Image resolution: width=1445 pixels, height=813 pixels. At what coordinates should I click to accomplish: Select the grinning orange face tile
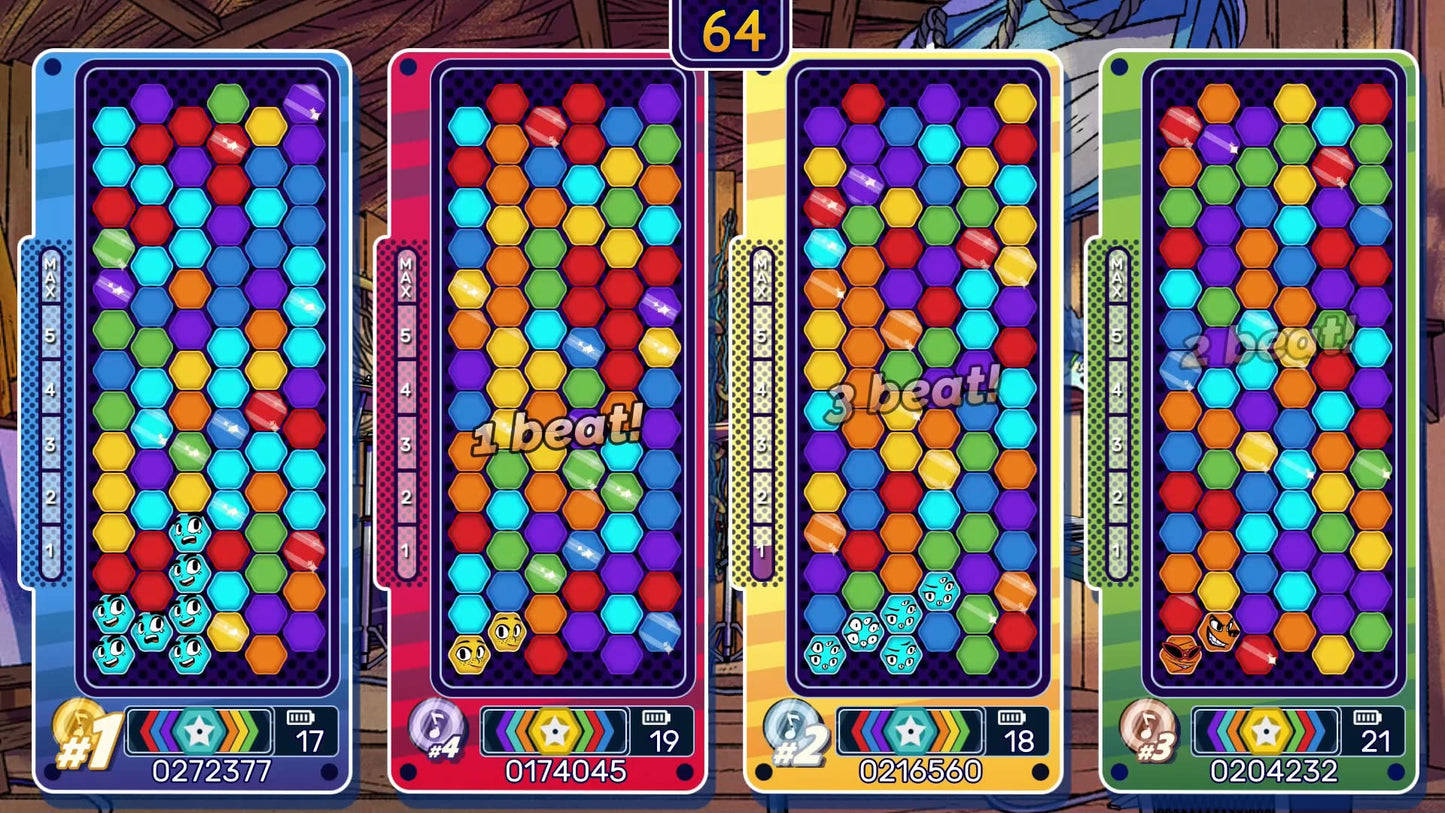coord(1219,632)
